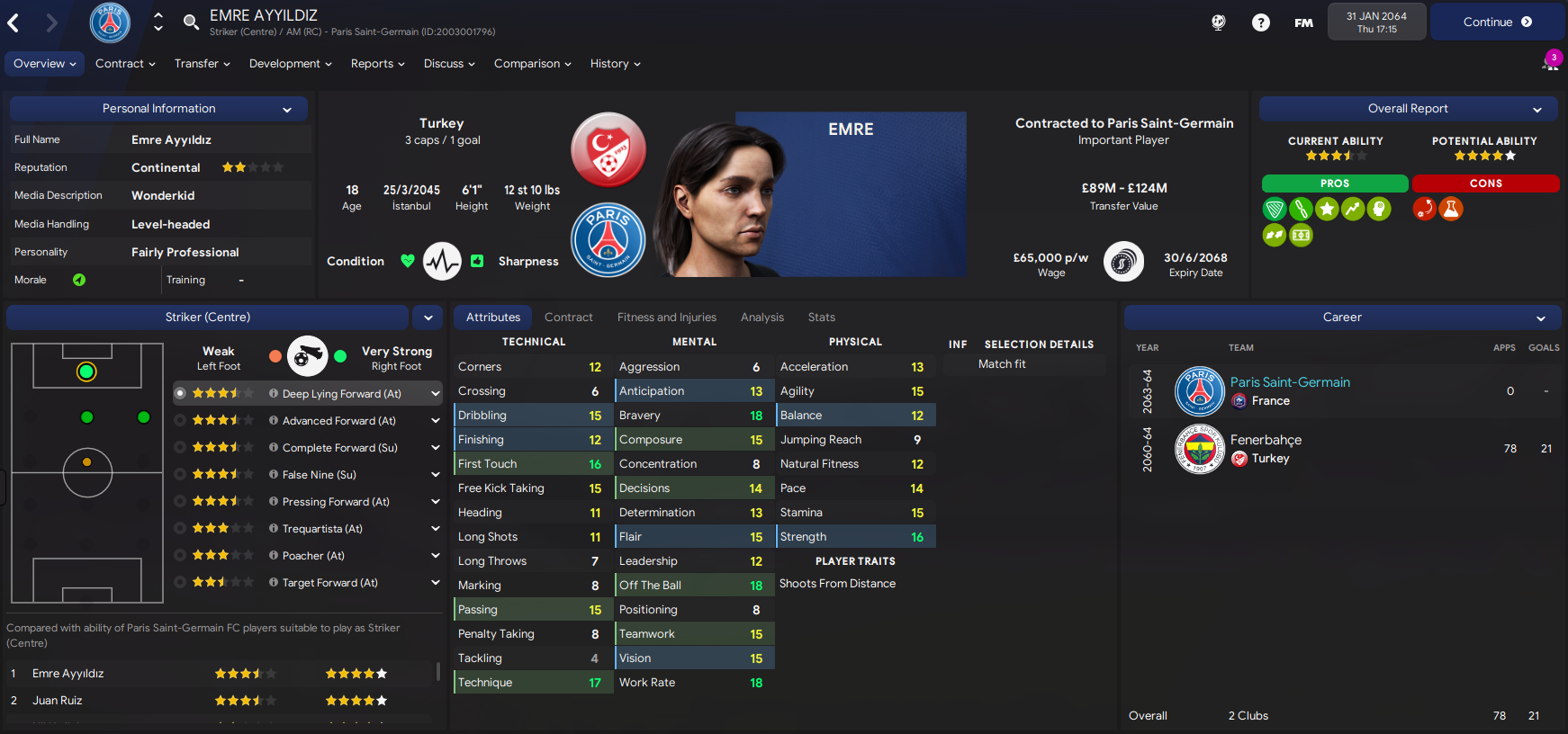The height and width of the screenshot is (734, 1568).
Task: View the History menu
Action: [x=615, y=64]
